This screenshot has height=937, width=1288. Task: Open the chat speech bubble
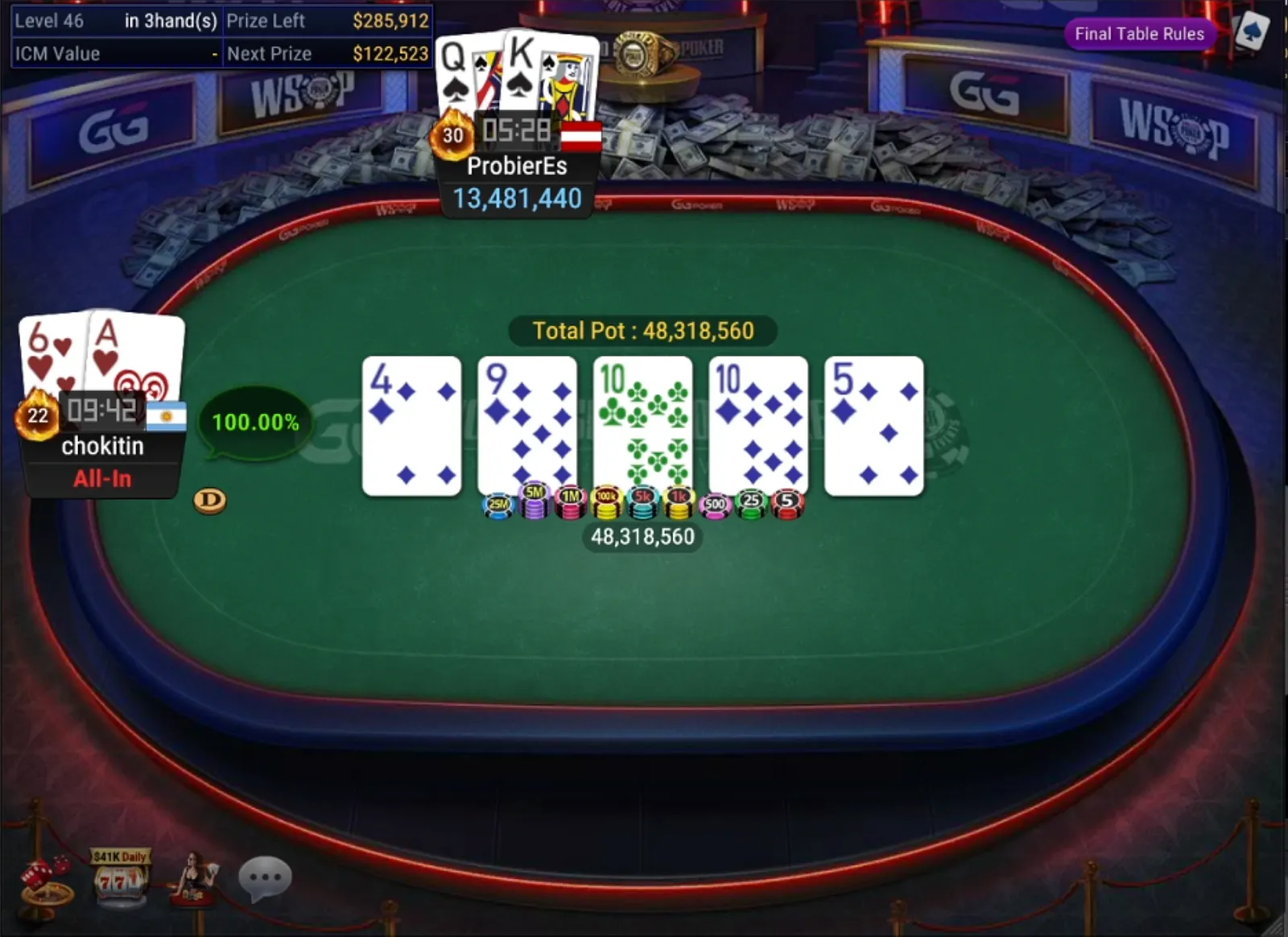point(265,877)
